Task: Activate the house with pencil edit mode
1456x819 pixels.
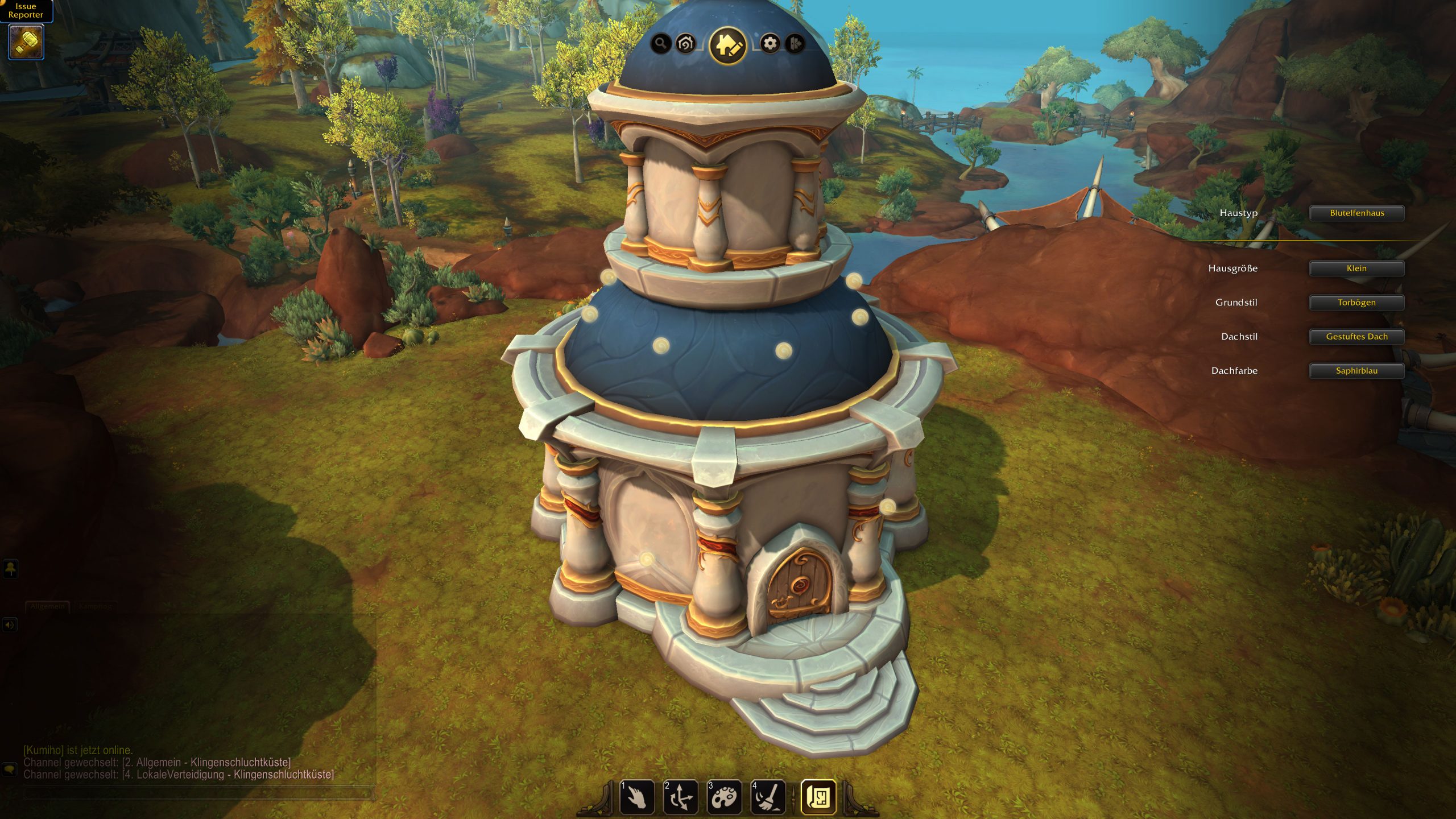Action: [x=727, y=45]
